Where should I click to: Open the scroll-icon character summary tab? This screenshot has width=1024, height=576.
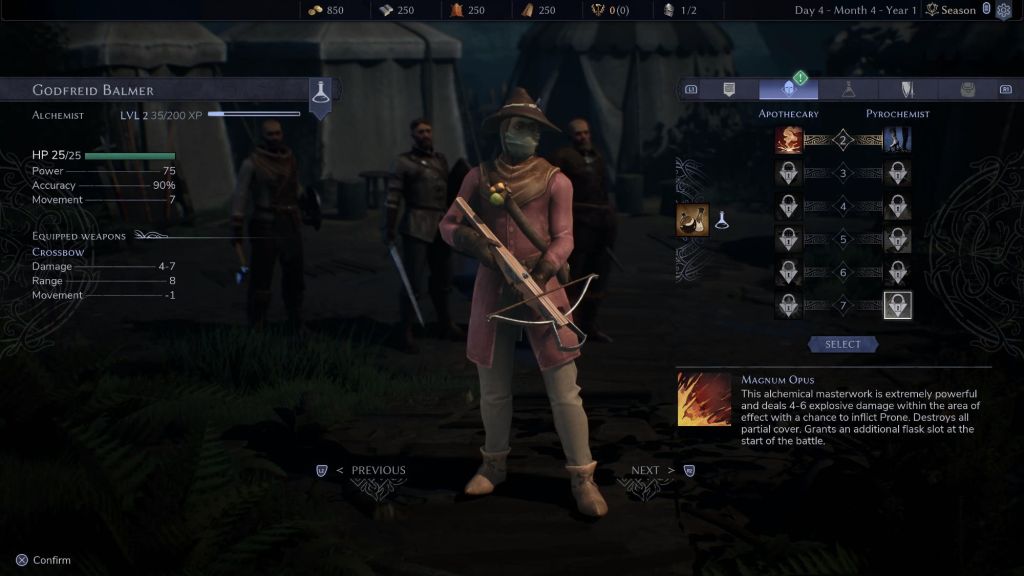[x=729, y=90]
